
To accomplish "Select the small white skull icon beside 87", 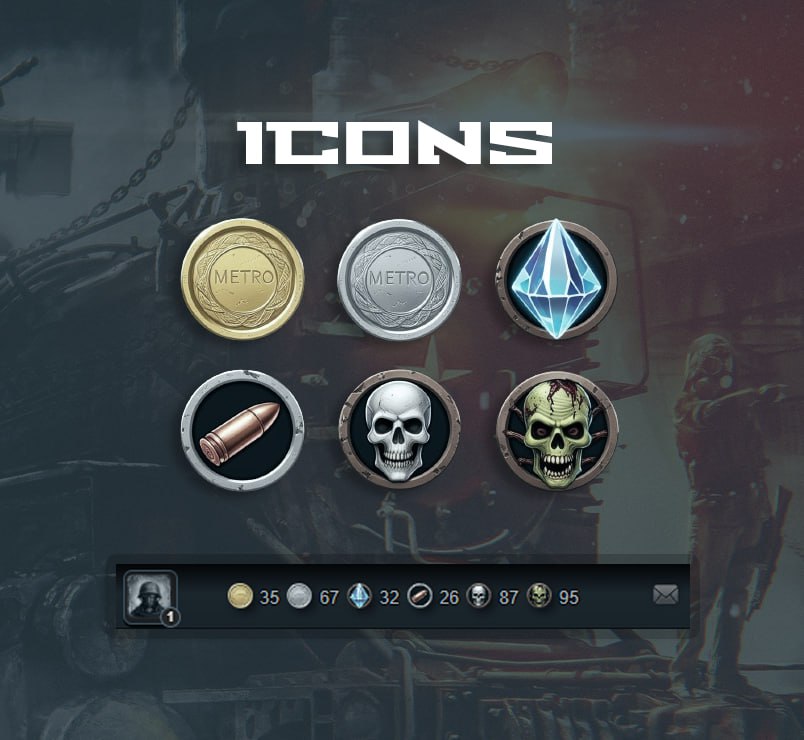I will pos(479,598).
